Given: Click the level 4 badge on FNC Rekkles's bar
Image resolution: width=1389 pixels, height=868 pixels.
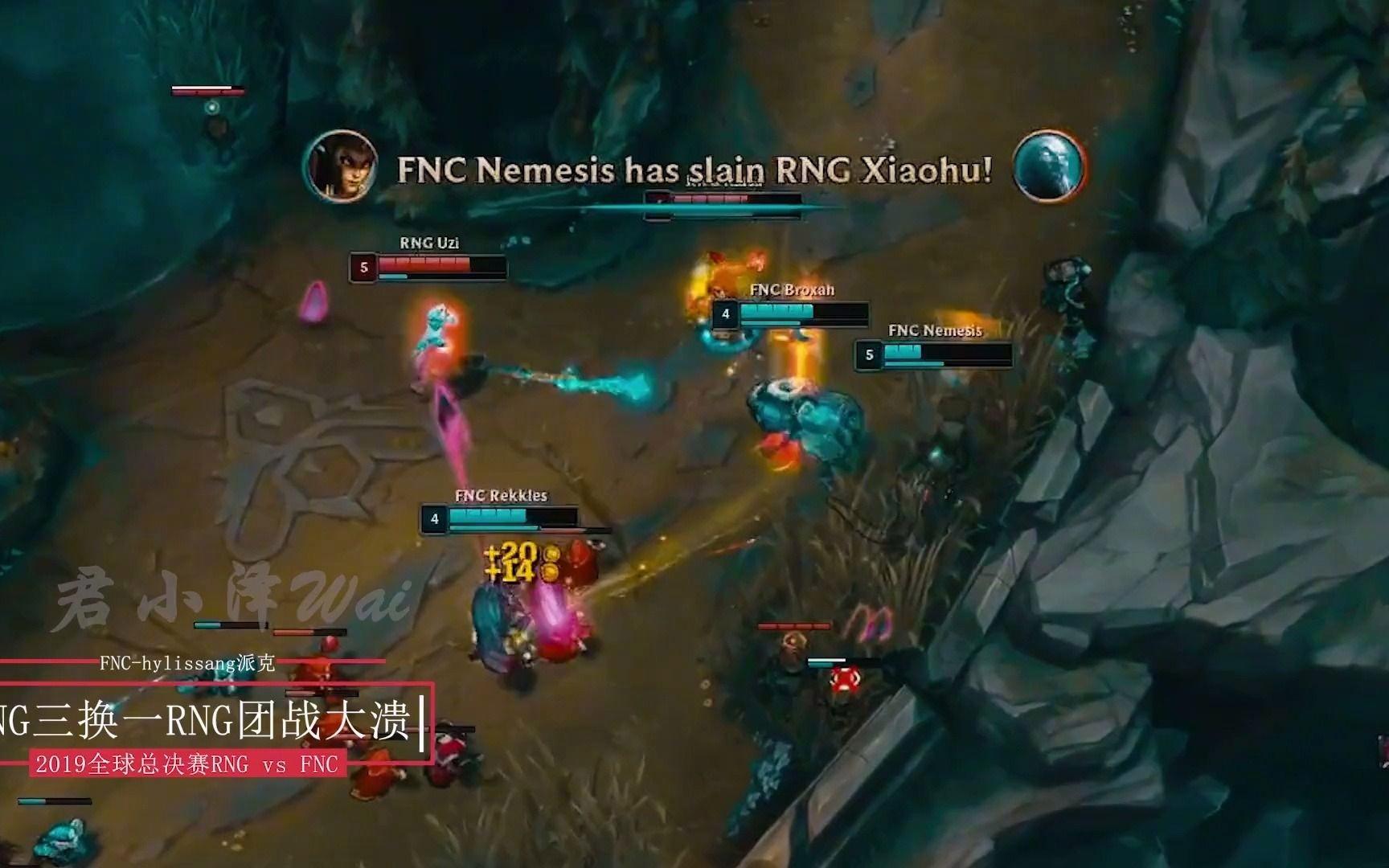Looking at the screenshot, I should coord(434,519).
